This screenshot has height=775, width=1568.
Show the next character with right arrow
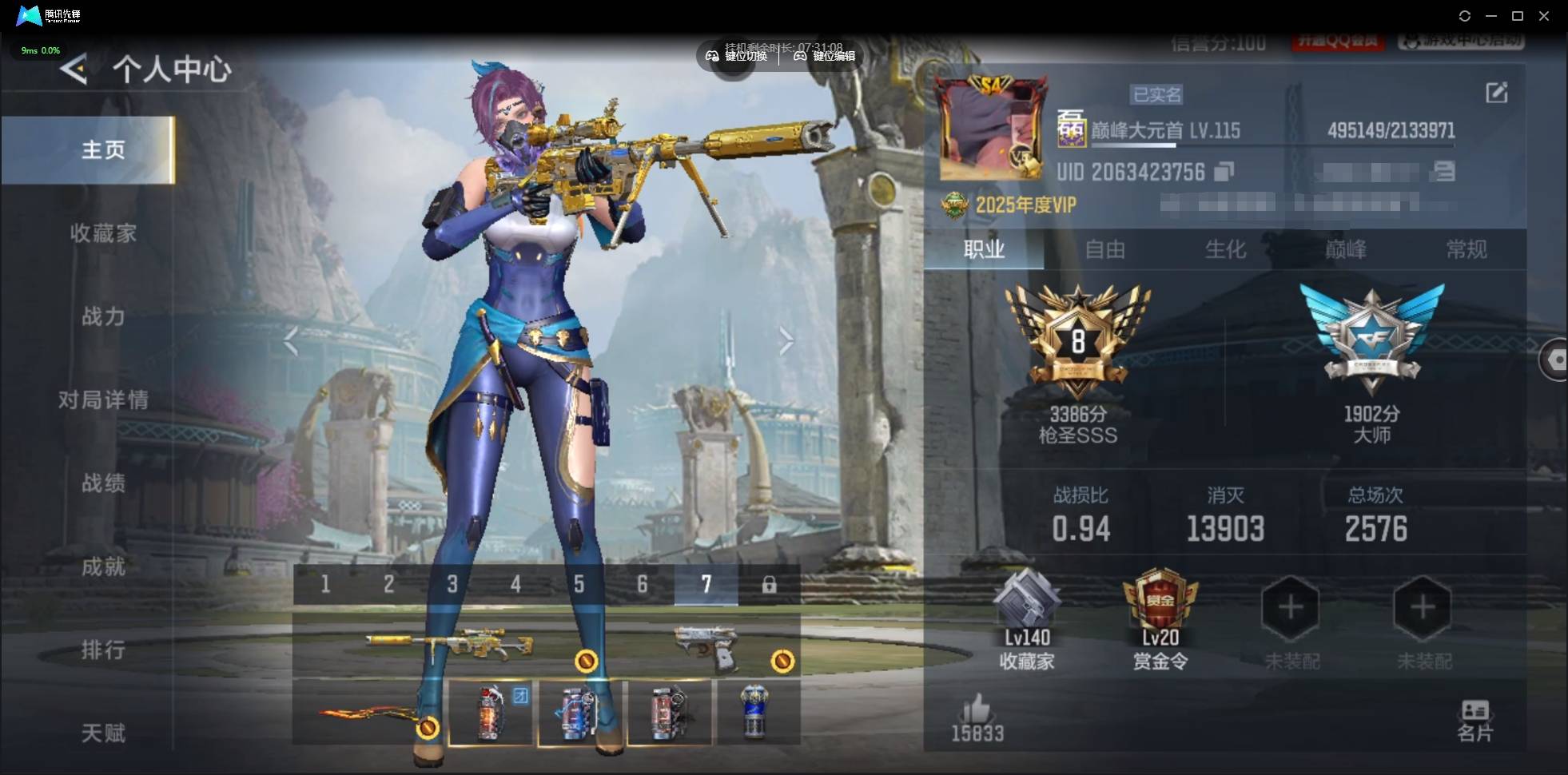tap(786, 342)
